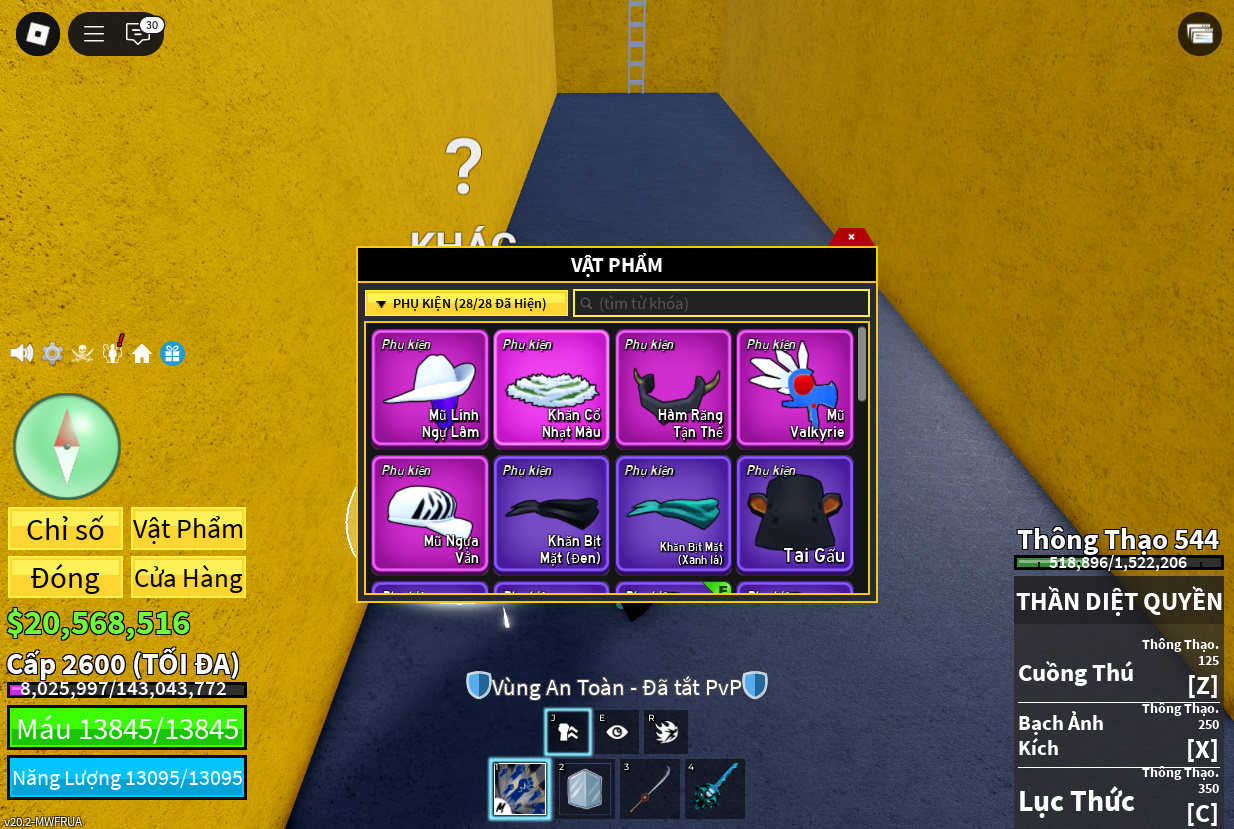Open settings with the gear icon
Viewport: 1234px width, 829px height.
52,353
